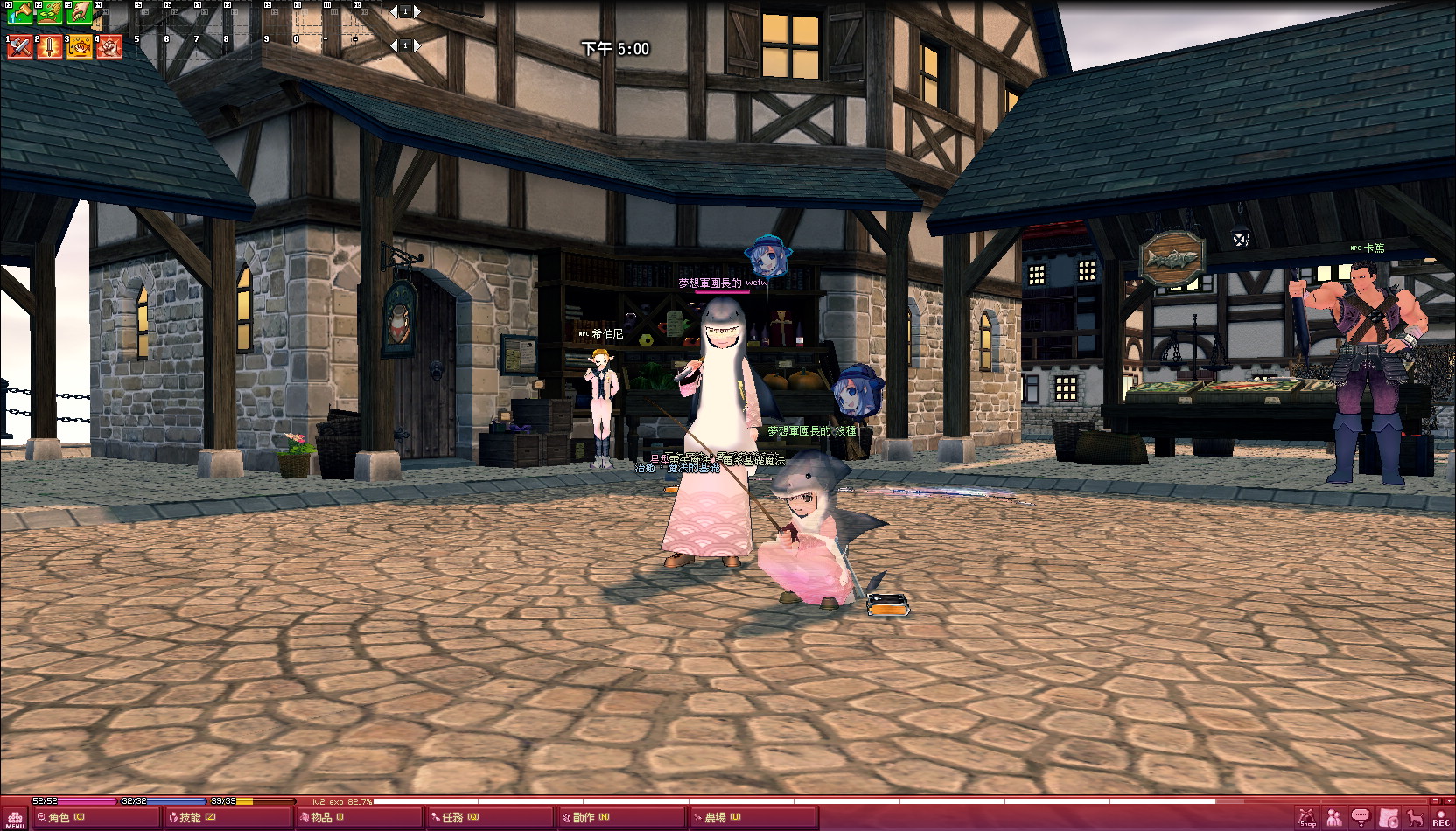Open the 物品 inventory window

pyautogui.click(x=322, y=817)
